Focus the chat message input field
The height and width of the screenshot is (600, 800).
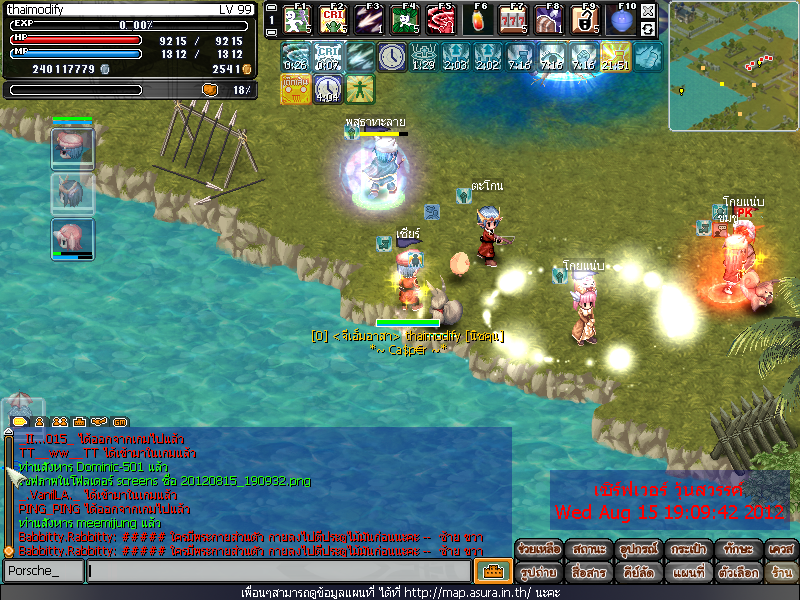coord(278,571)
